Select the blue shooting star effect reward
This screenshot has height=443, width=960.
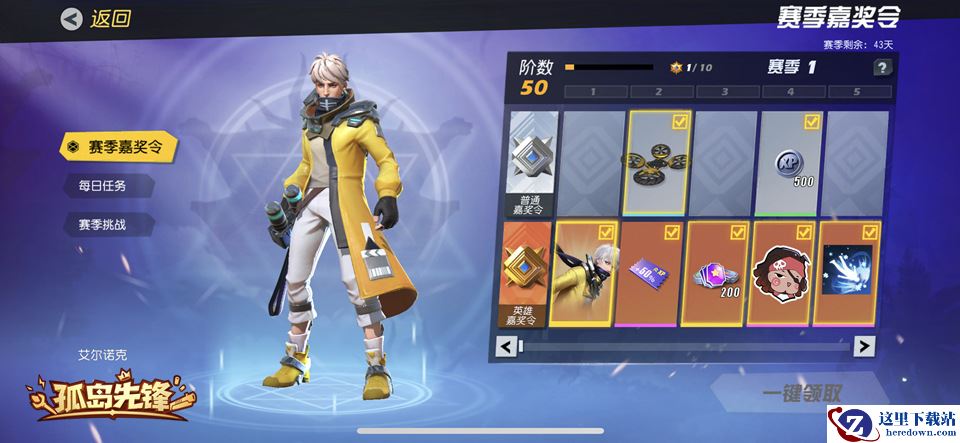coord(848,274)
